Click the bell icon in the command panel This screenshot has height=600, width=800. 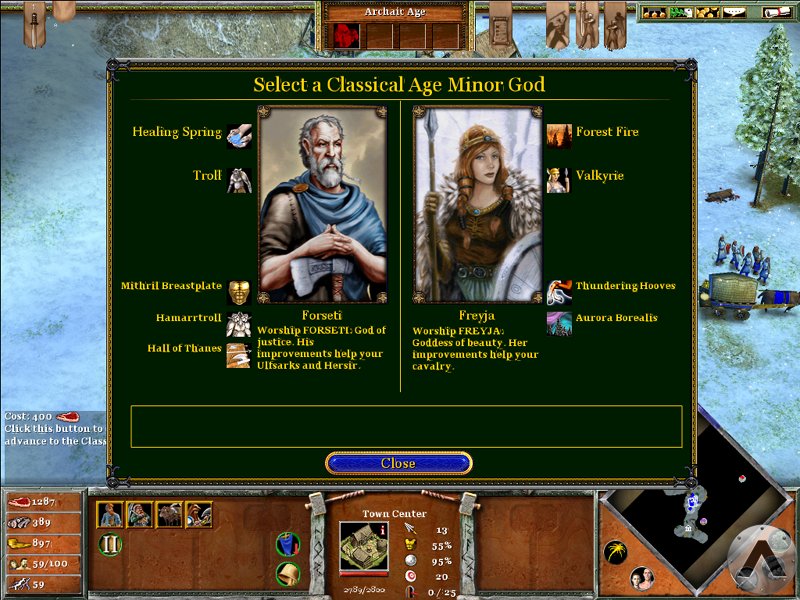pyautogui.click(x=288, y=574)
